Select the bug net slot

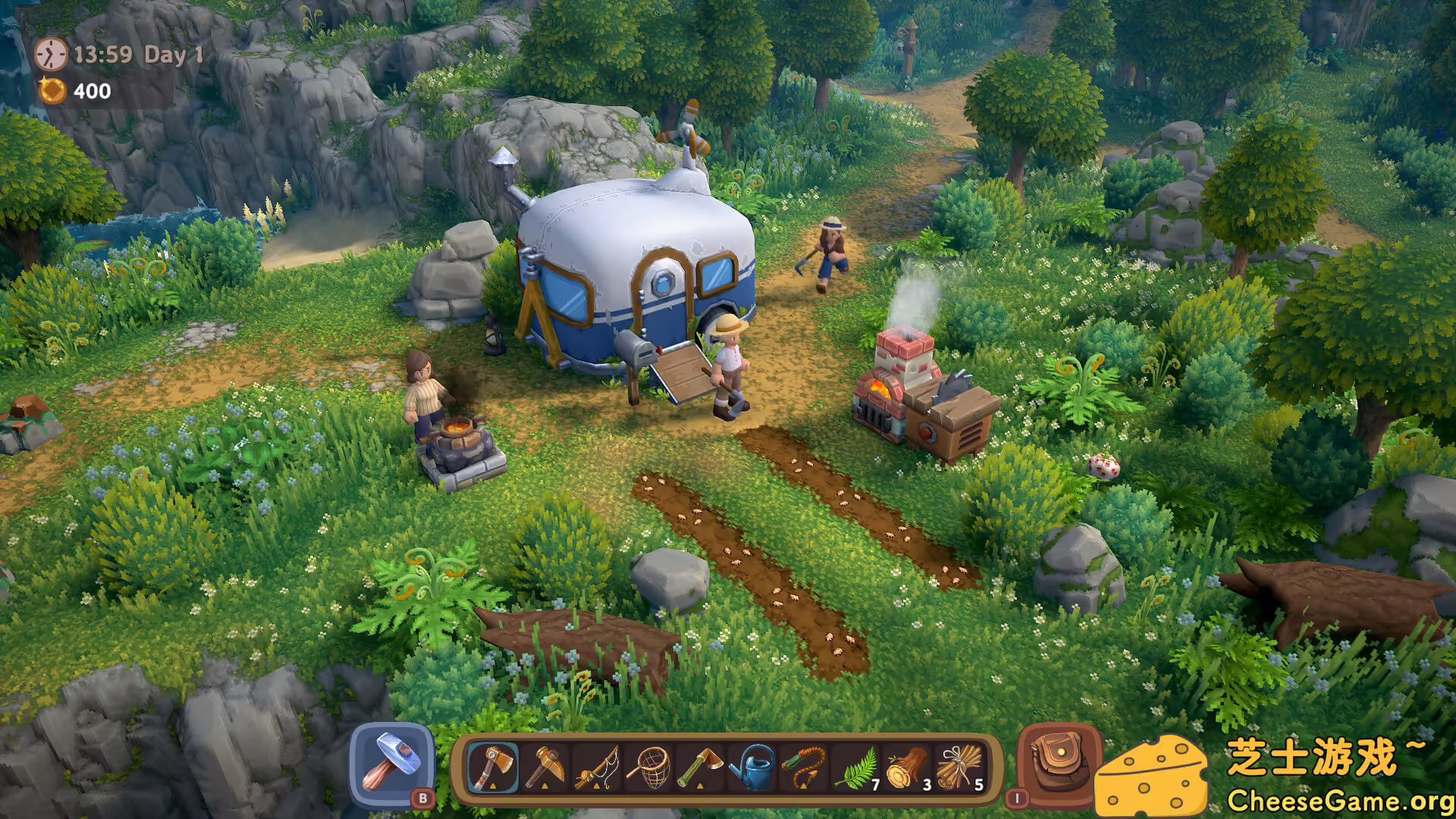(x=649, y=767)
